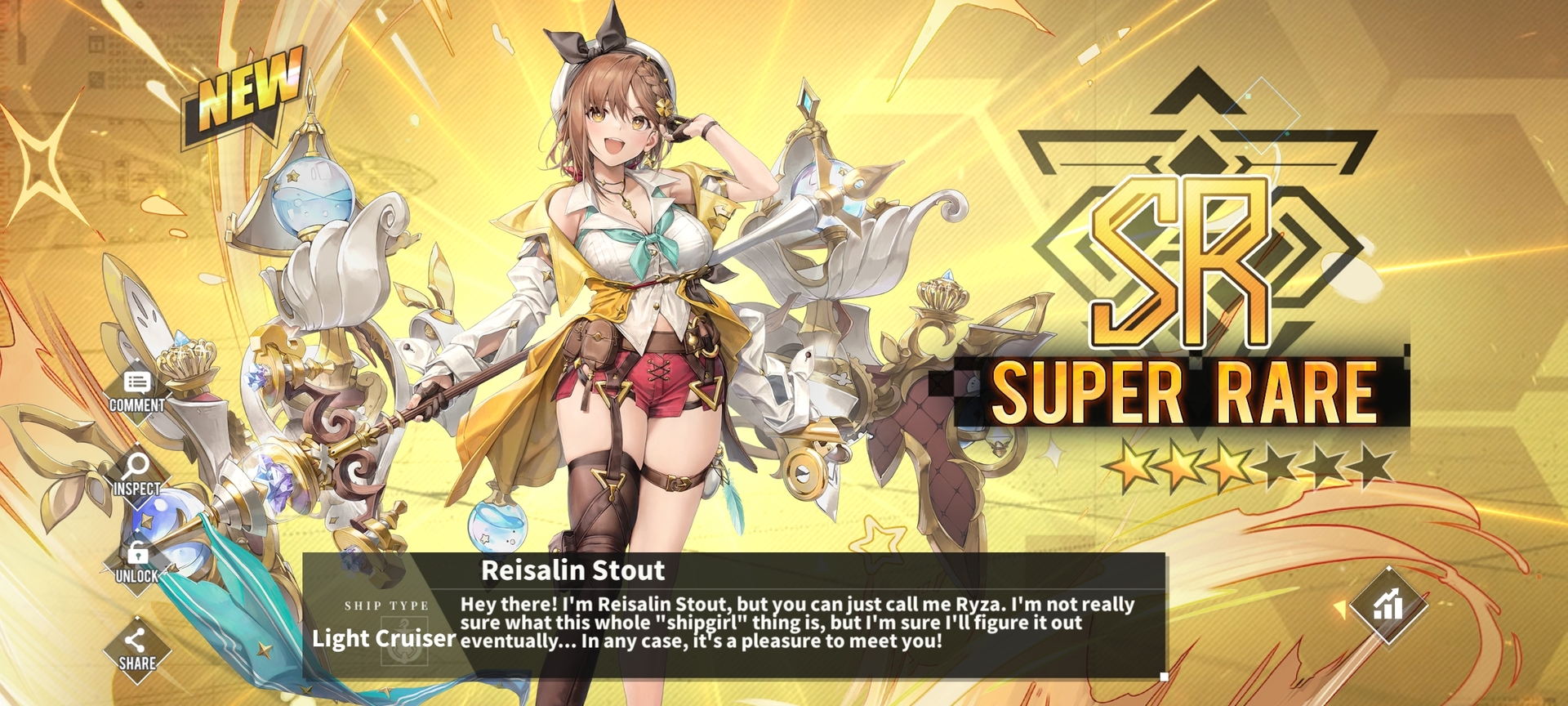Toggle the Unlock padlock button

[x=137, y=562]
